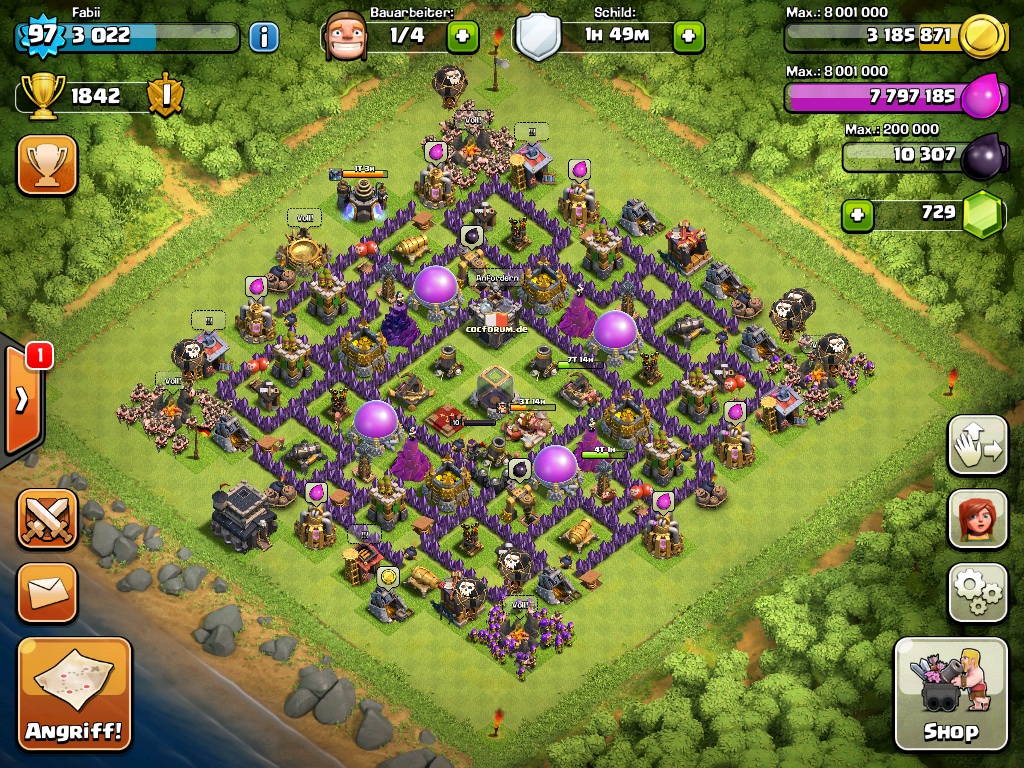
Task: Open the crossed swords battle log
Action: pos(47,519)
